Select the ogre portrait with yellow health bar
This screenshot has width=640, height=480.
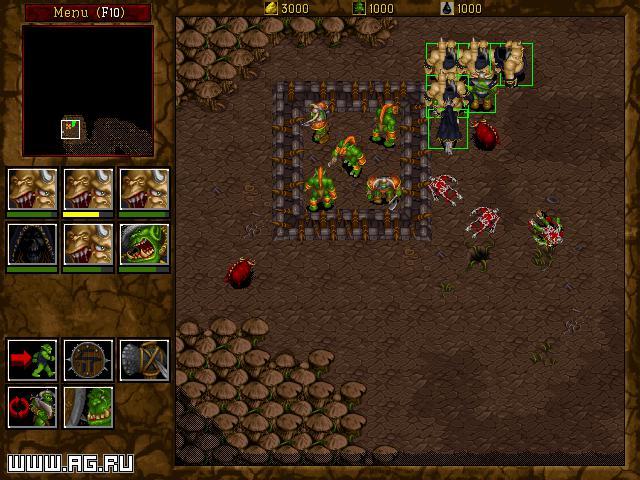coord(88,188)
